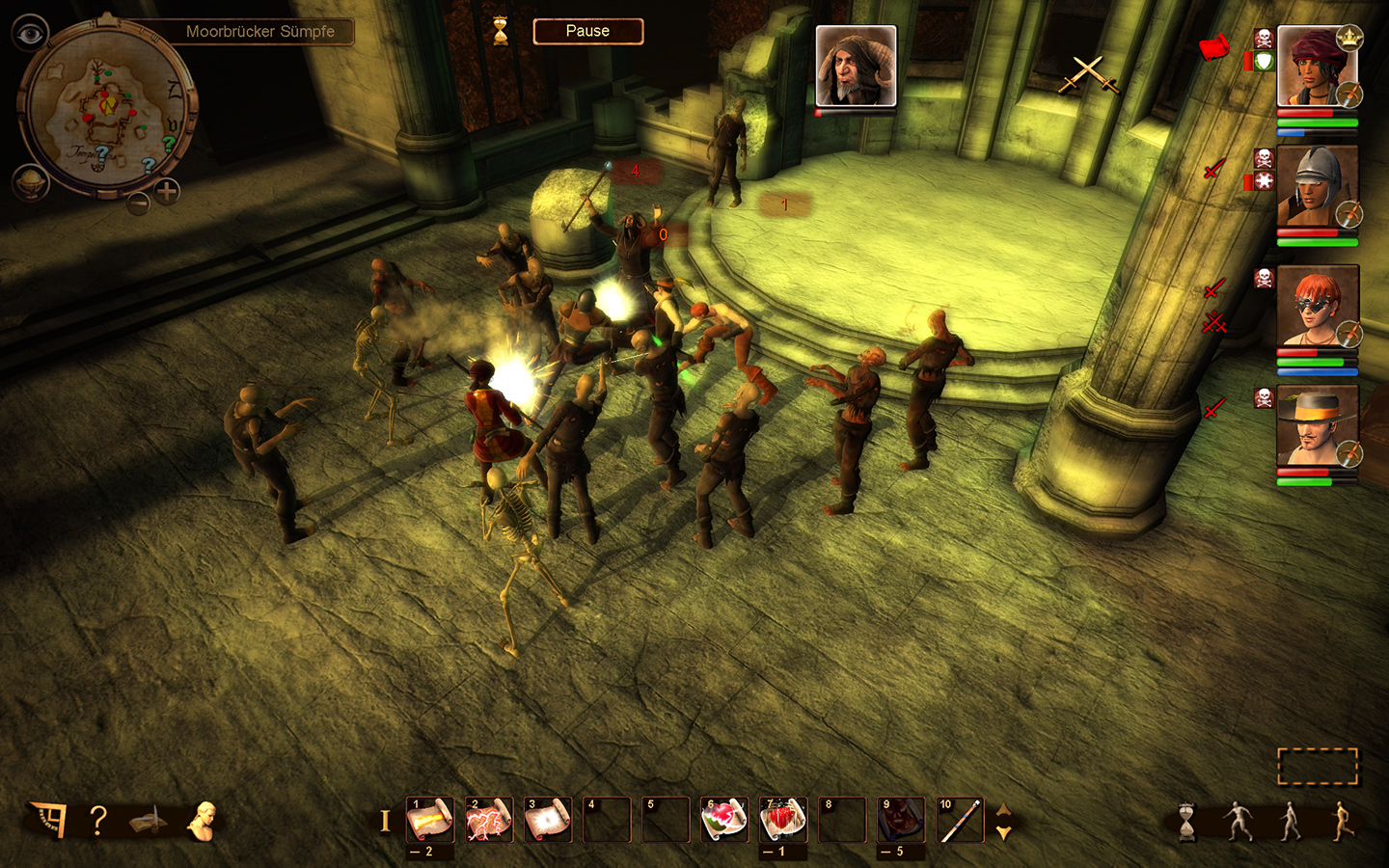Activate the white flash scroll in slot 3

(x=548, y=820)
